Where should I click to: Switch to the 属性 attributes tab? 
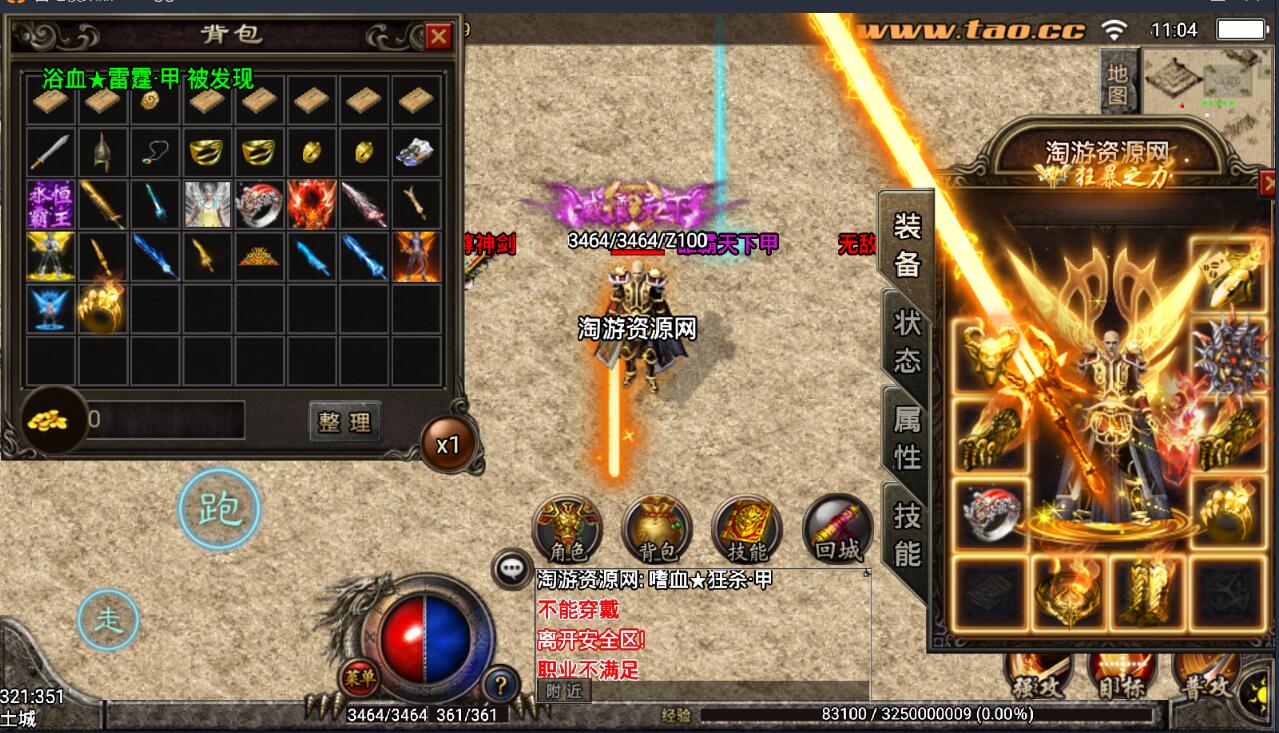[906, 439]
